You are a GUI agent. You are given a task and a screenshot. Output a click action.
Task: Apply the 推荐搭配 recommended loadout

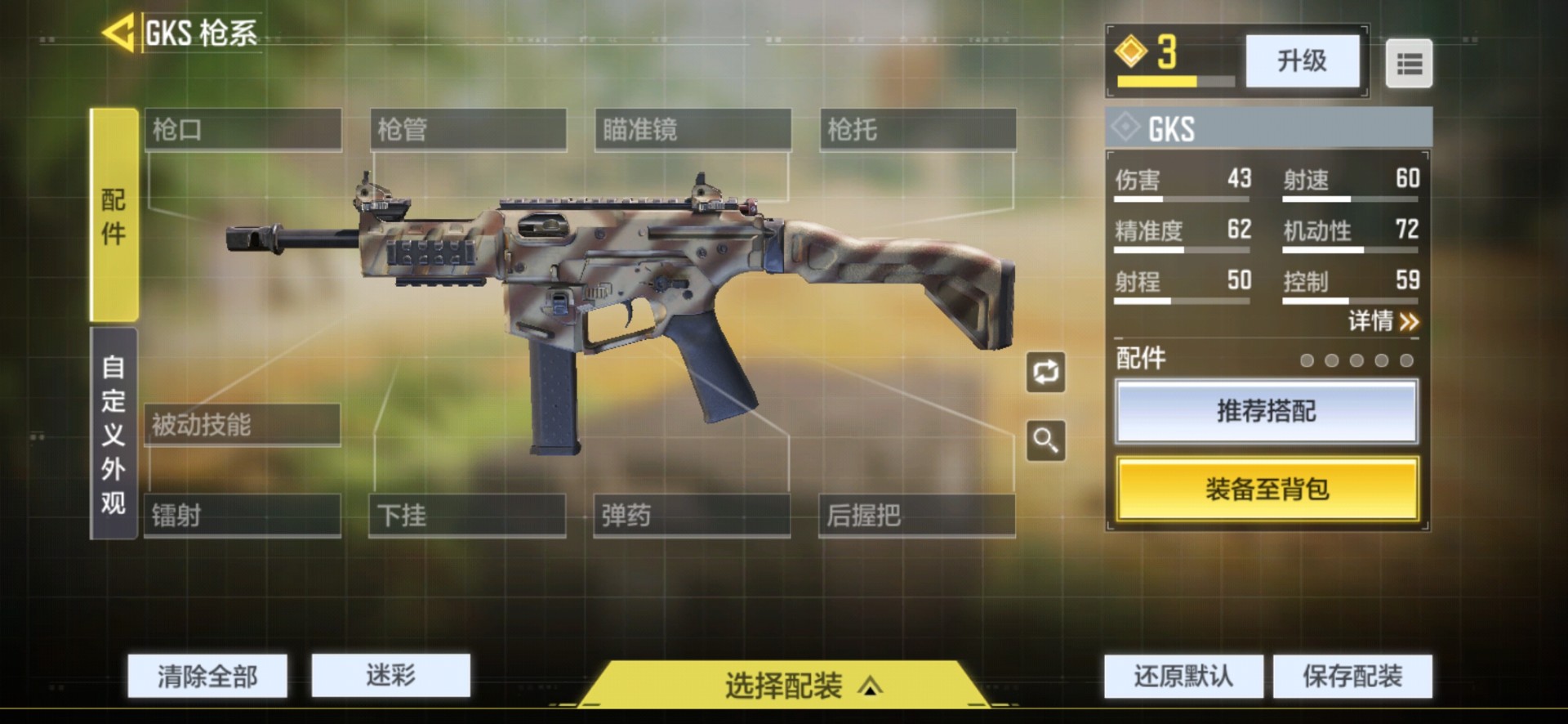coord(1267,411)
